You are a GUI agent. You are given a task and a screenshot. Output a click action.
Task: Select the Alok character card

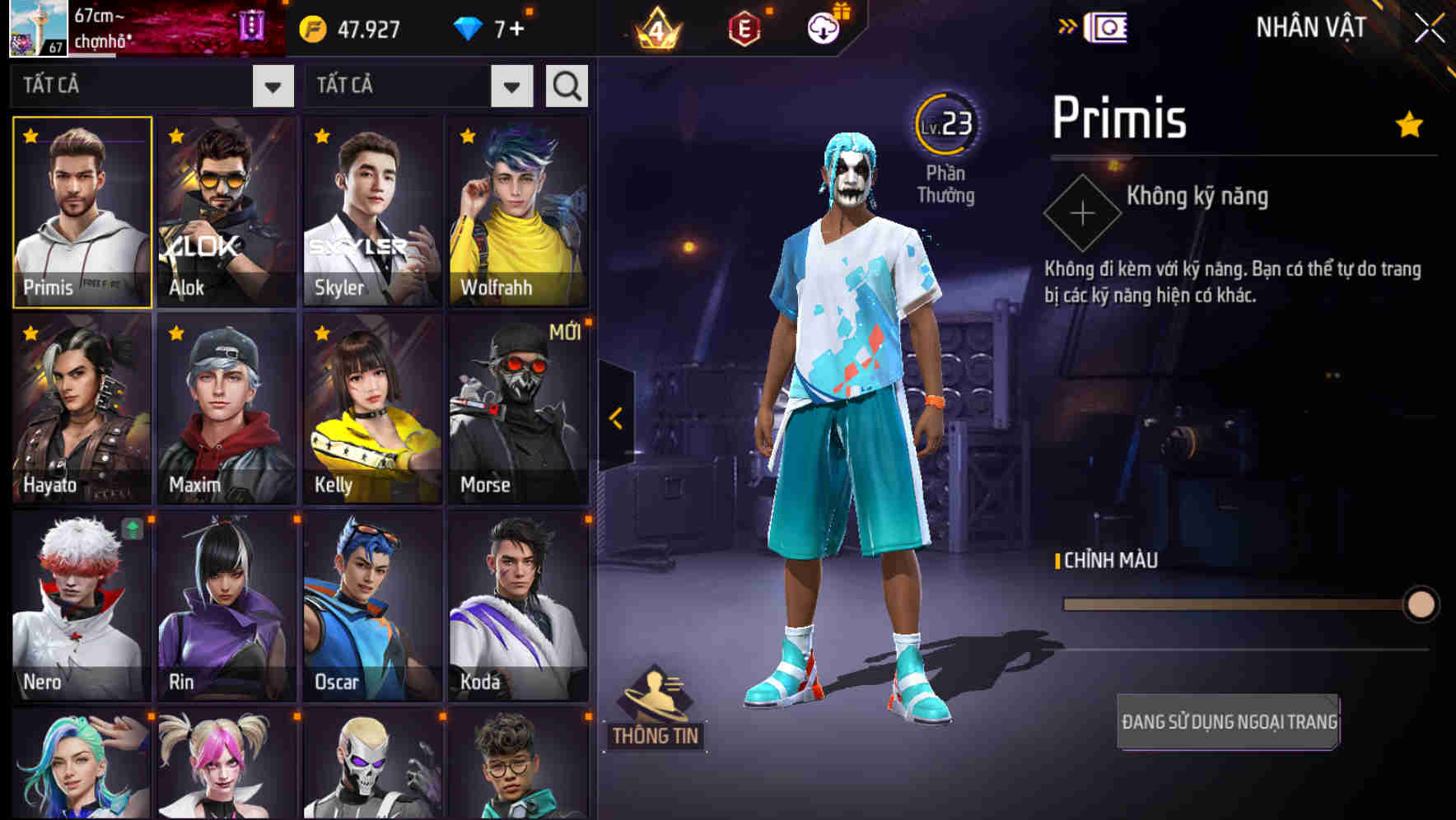click(226, 212)
